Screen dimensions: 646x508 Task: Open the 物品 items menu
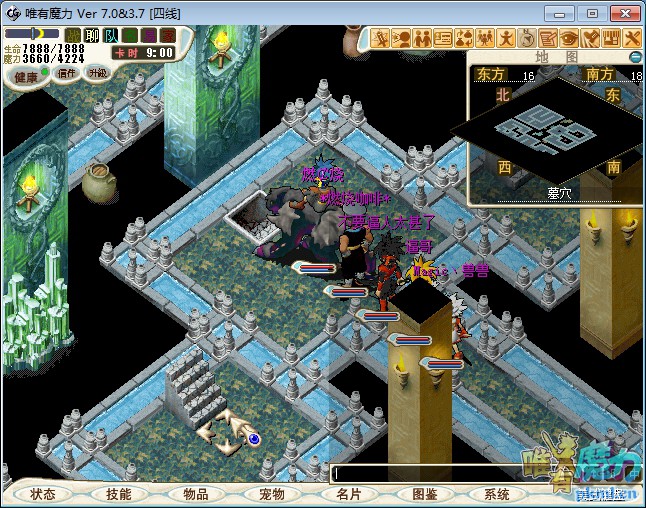(x=195, y=494)
